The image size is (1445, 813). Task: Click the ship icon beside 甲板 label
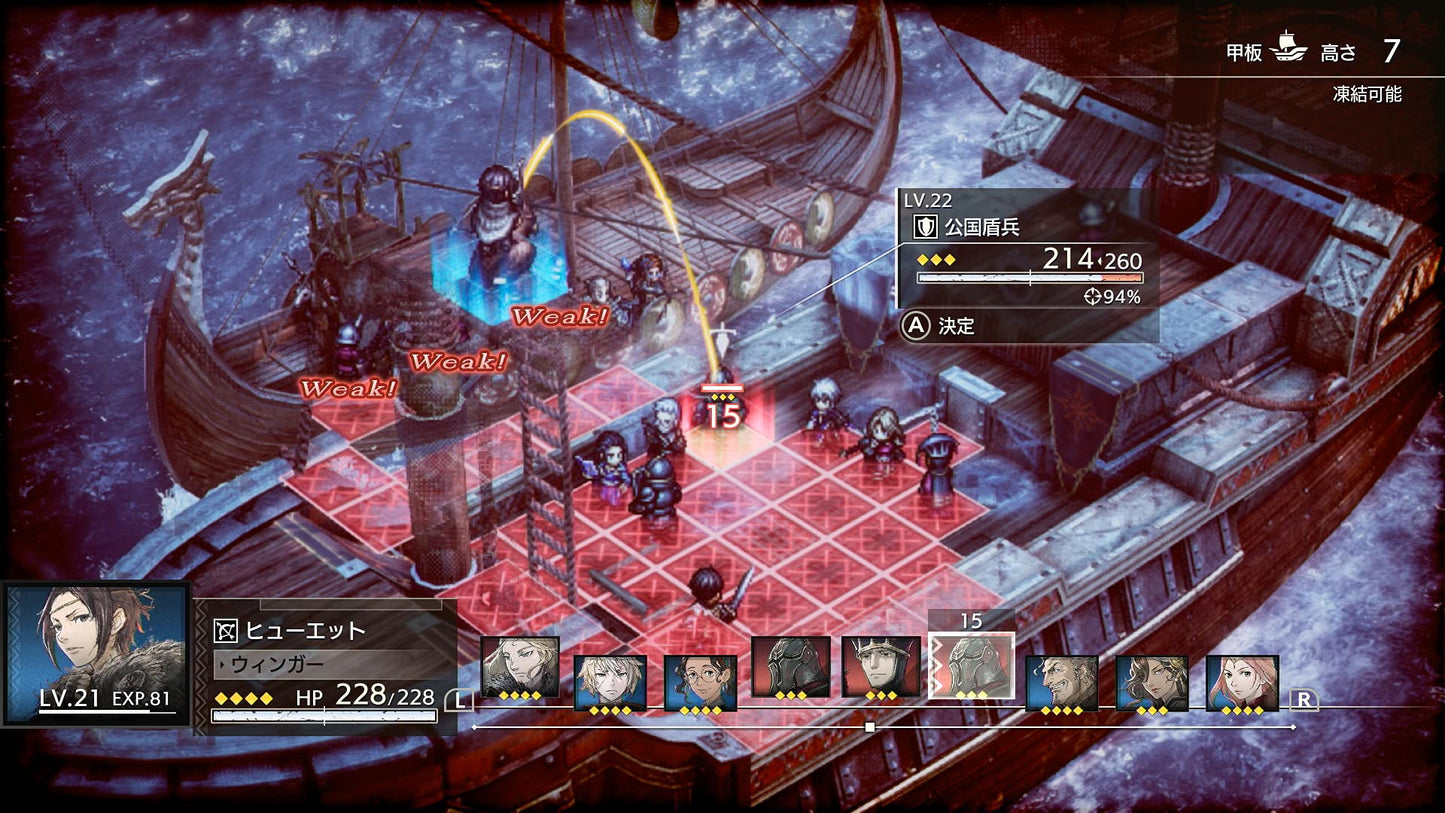tap(1286, 47)
